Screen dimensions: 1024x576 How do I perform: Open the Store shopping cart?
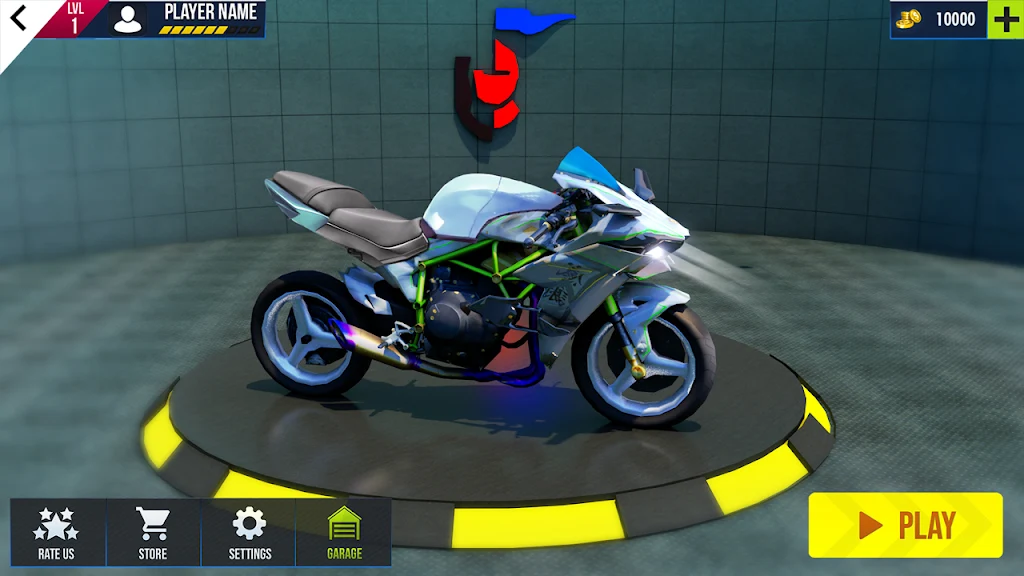pos(153,533)
